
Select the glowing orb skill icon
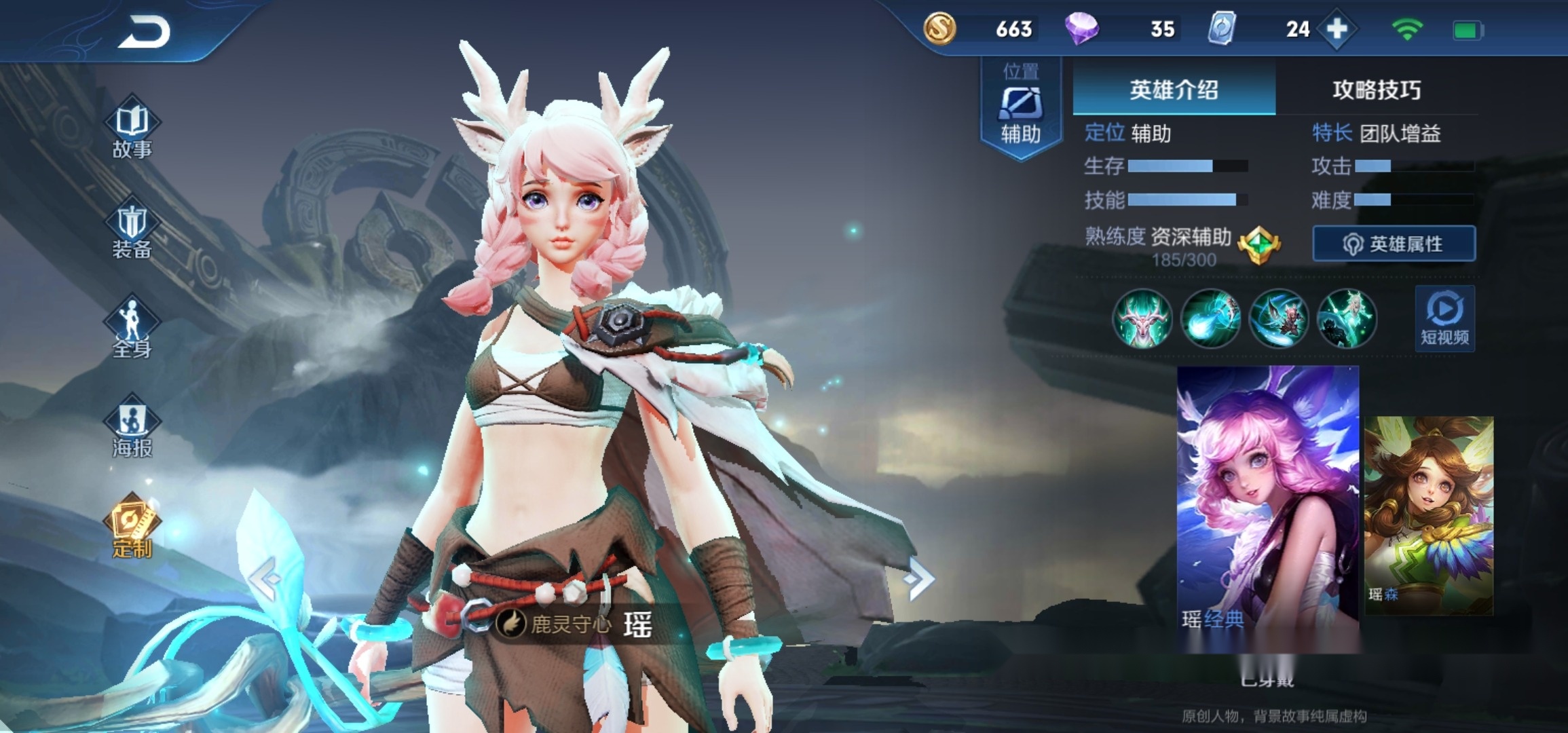point(1210,318)
